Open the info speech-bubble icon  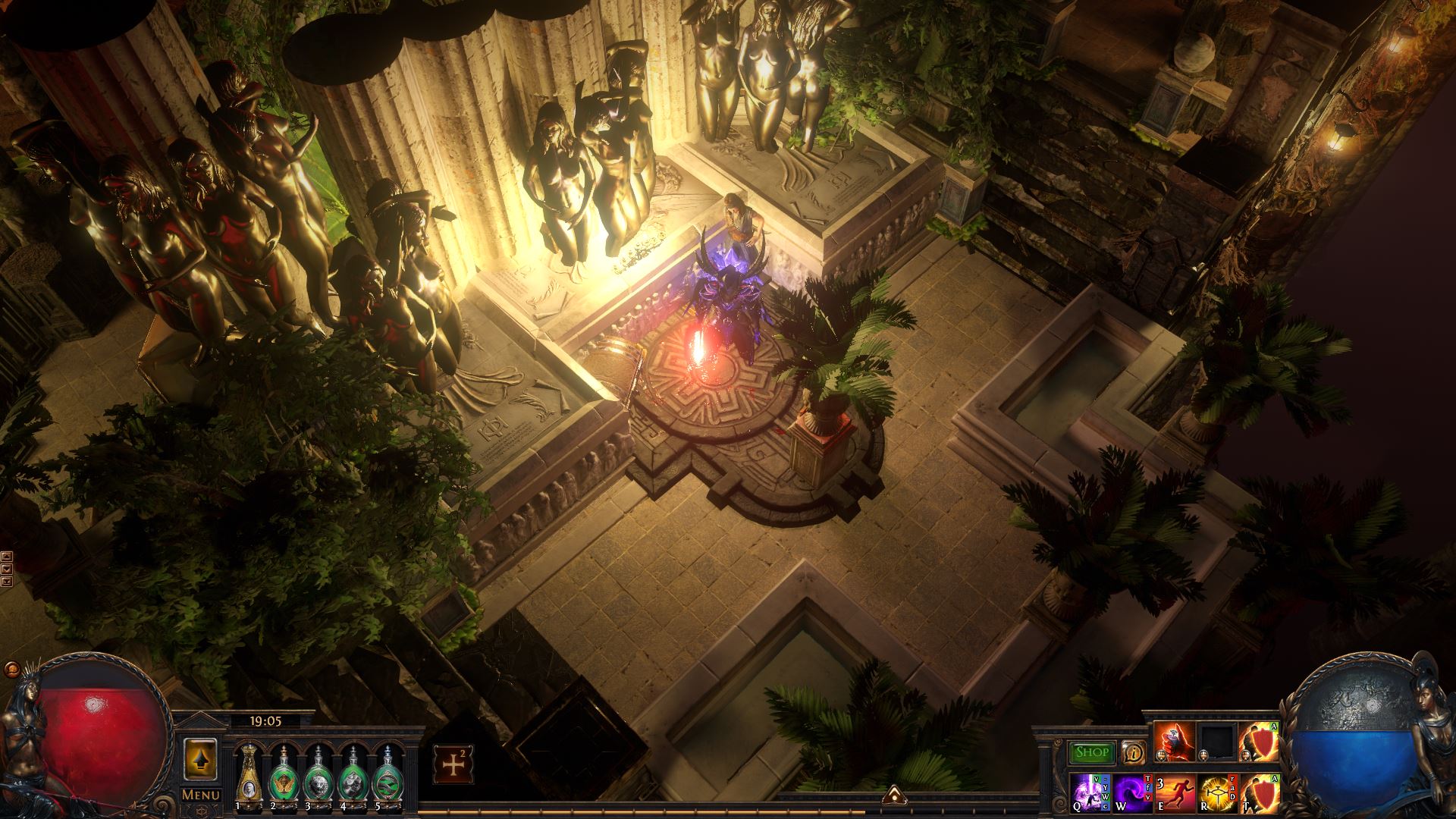(x=1134, y=752)
